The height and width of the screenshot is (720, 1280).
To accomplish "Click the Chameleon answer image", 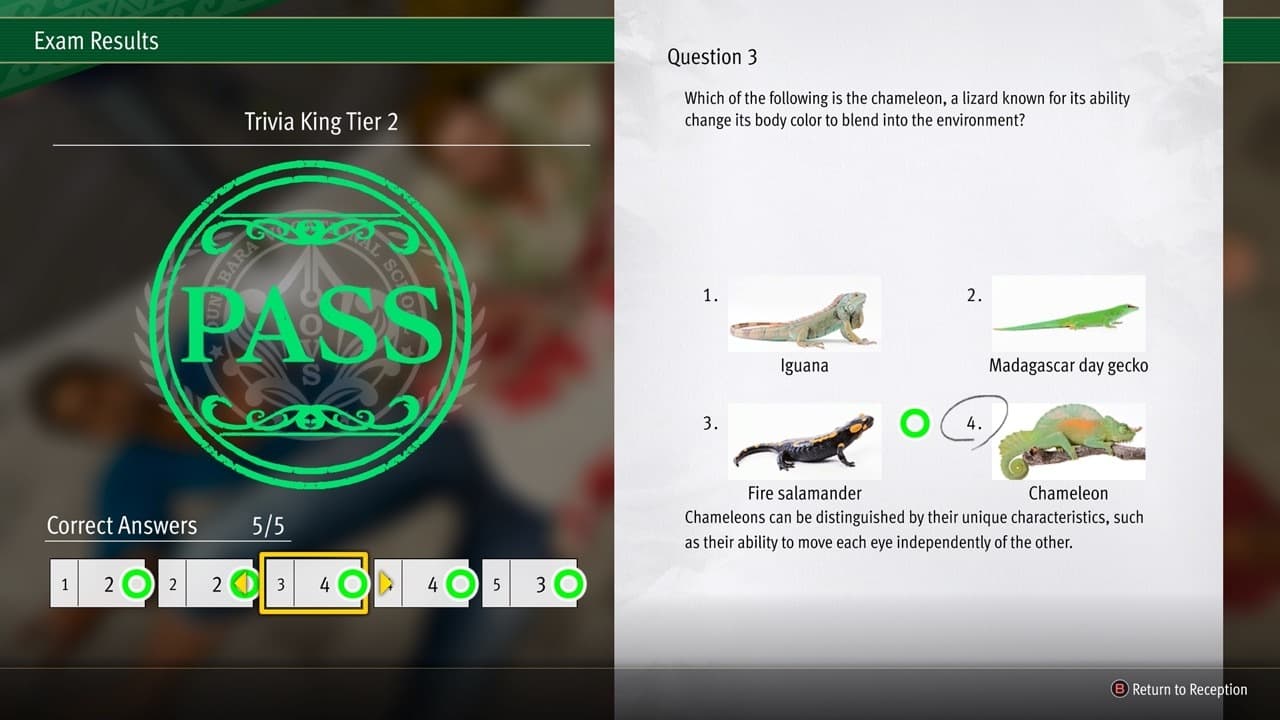I will pyautogui.click(x=1068, y=440).
